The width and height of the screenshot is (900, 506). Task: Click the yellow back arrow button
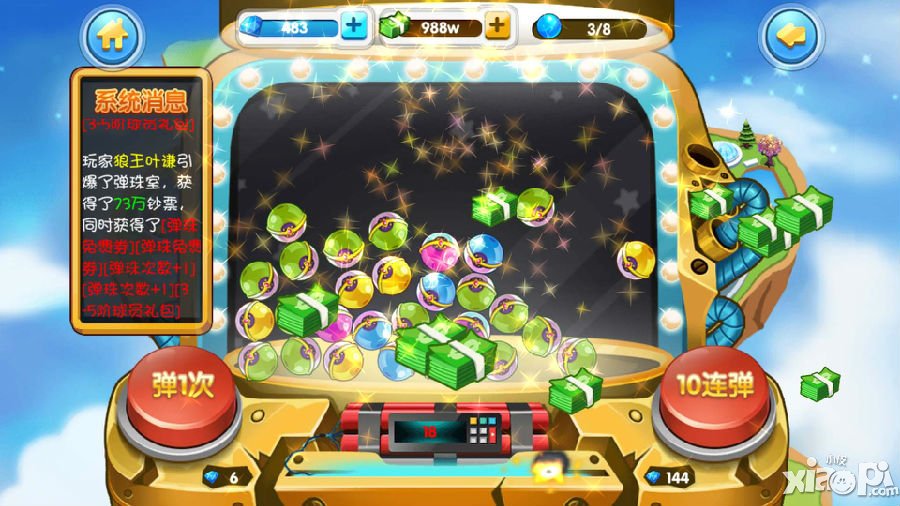(x=790, y=37)
